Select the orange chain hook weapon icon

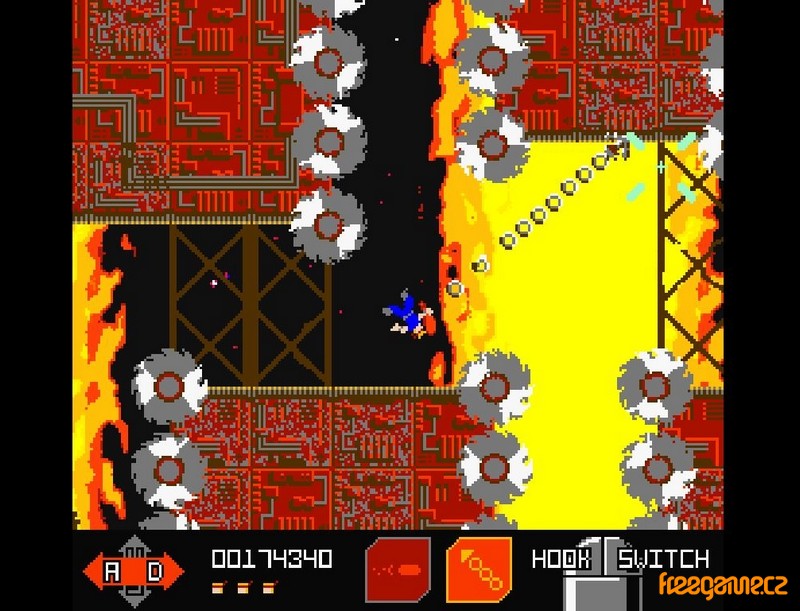(x=478, y=570)
